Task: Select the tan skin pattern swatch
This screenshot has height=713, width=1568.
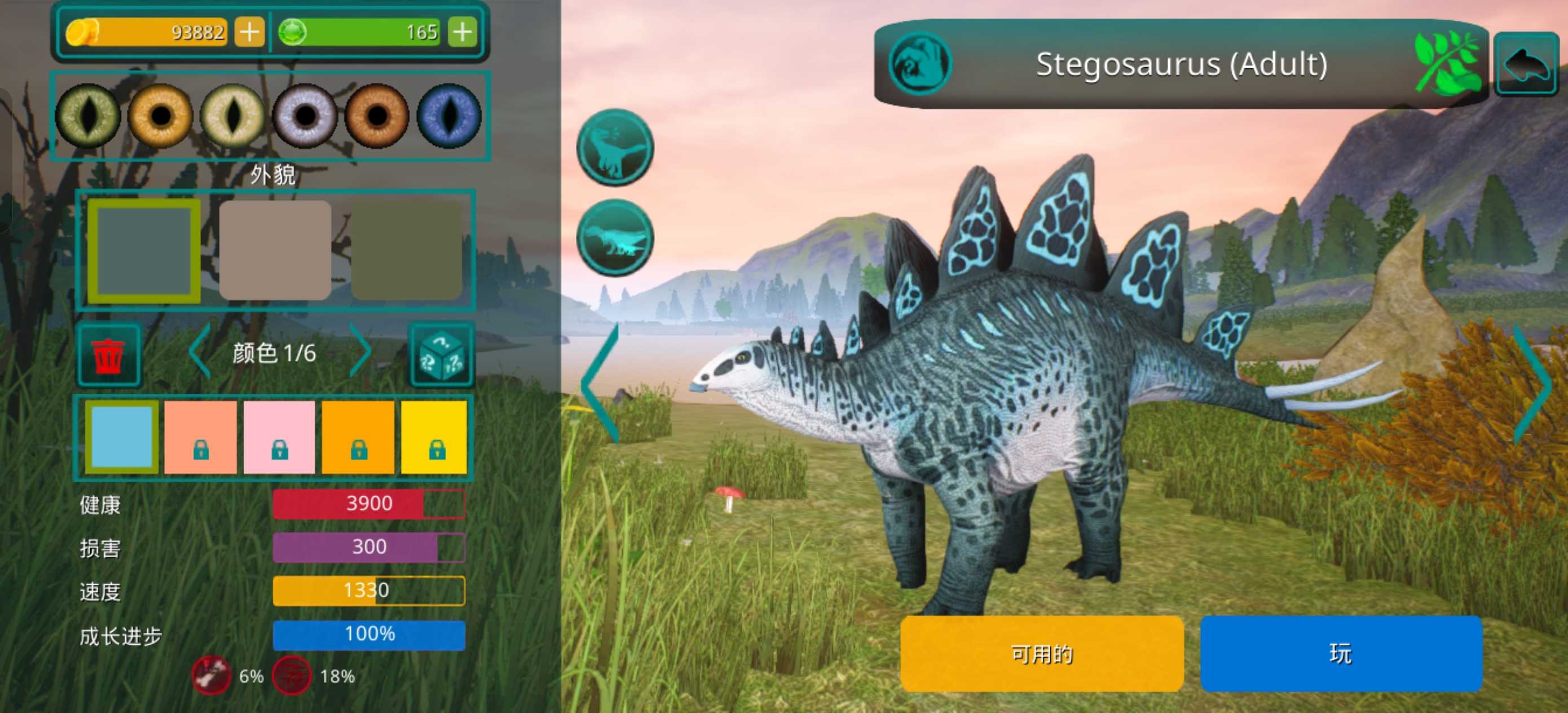Action: tap(275, 250)
